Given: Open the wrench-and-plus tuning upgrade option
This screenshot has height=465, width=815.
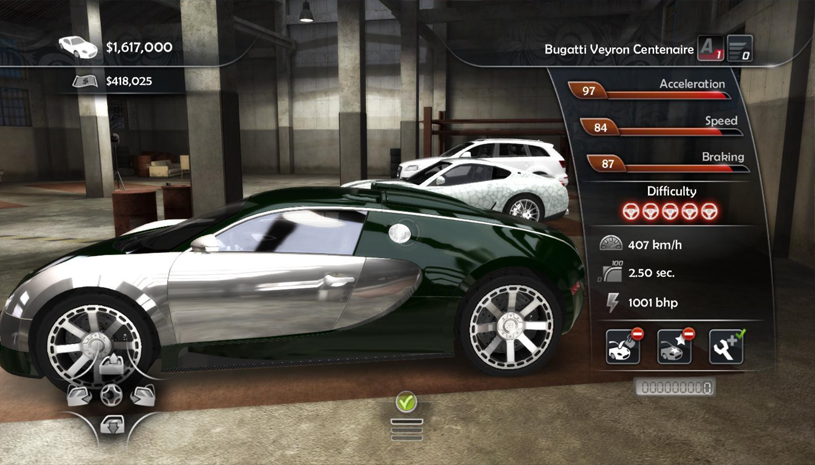Looking at the screenshot, I should coord(727,346).
